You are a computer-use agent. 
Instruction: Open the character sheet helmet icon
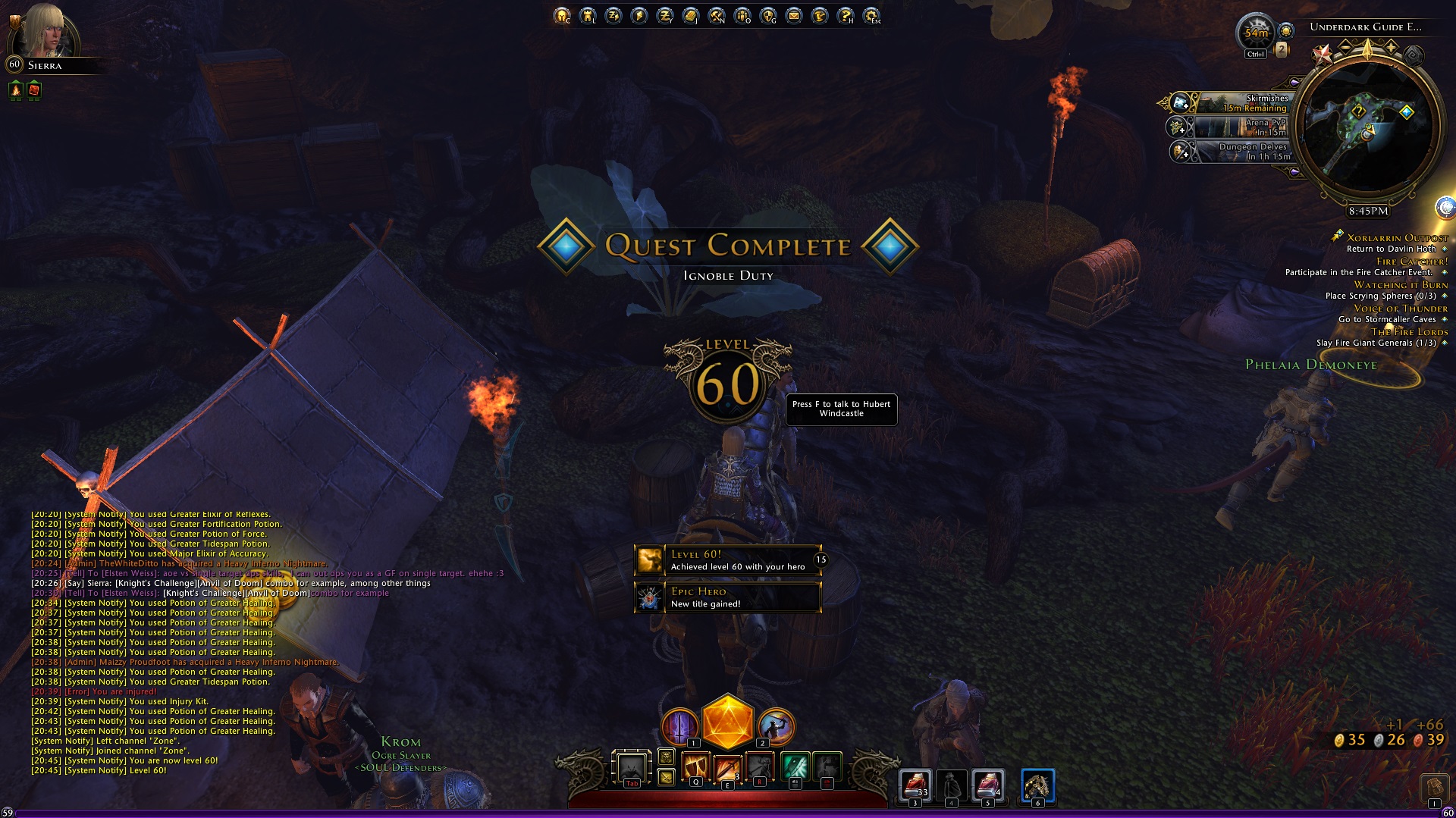click(x=562, y=15)
